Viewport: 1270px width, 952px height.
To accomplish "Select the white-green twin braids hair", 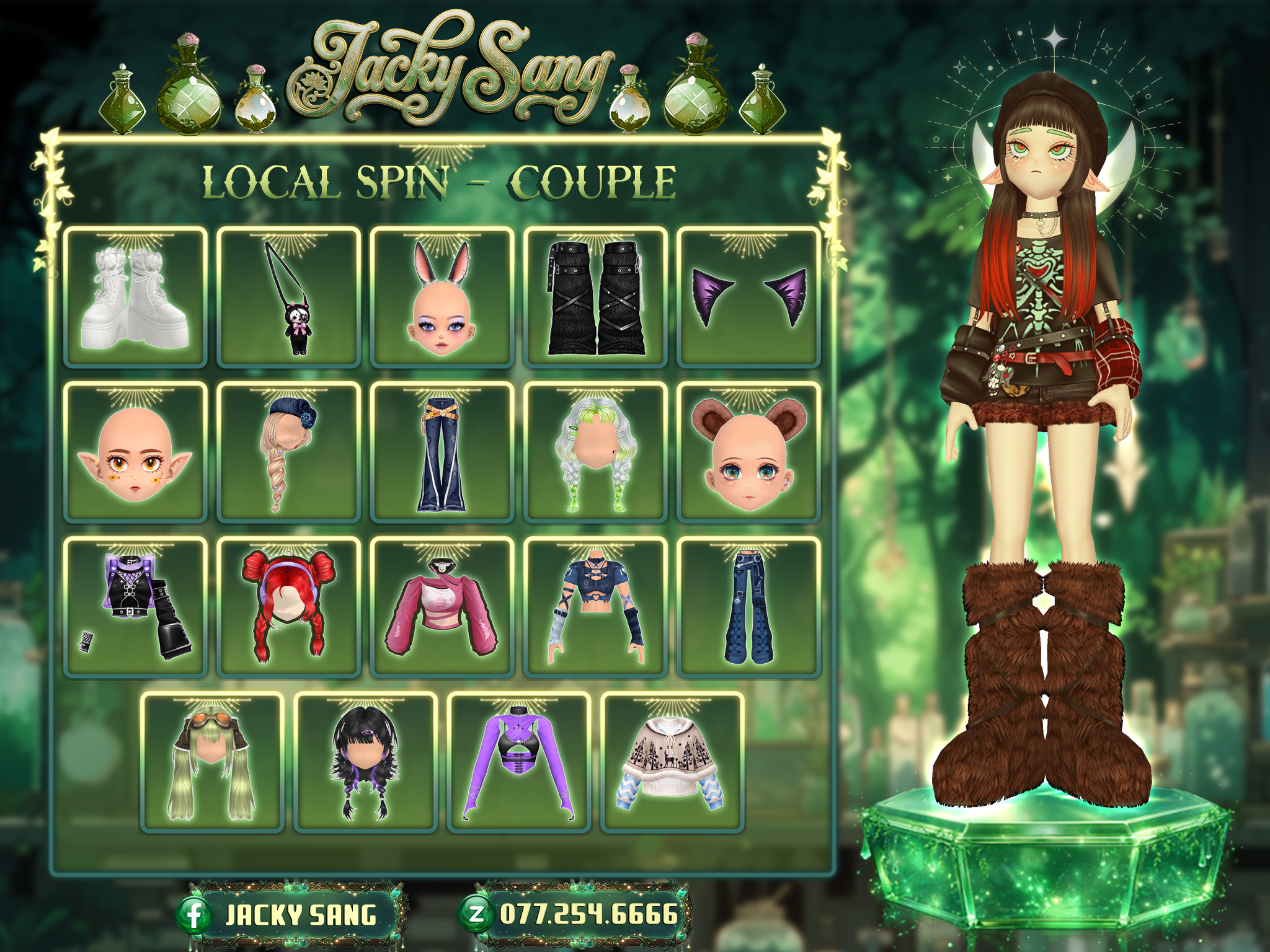I will tap(595, 452).
